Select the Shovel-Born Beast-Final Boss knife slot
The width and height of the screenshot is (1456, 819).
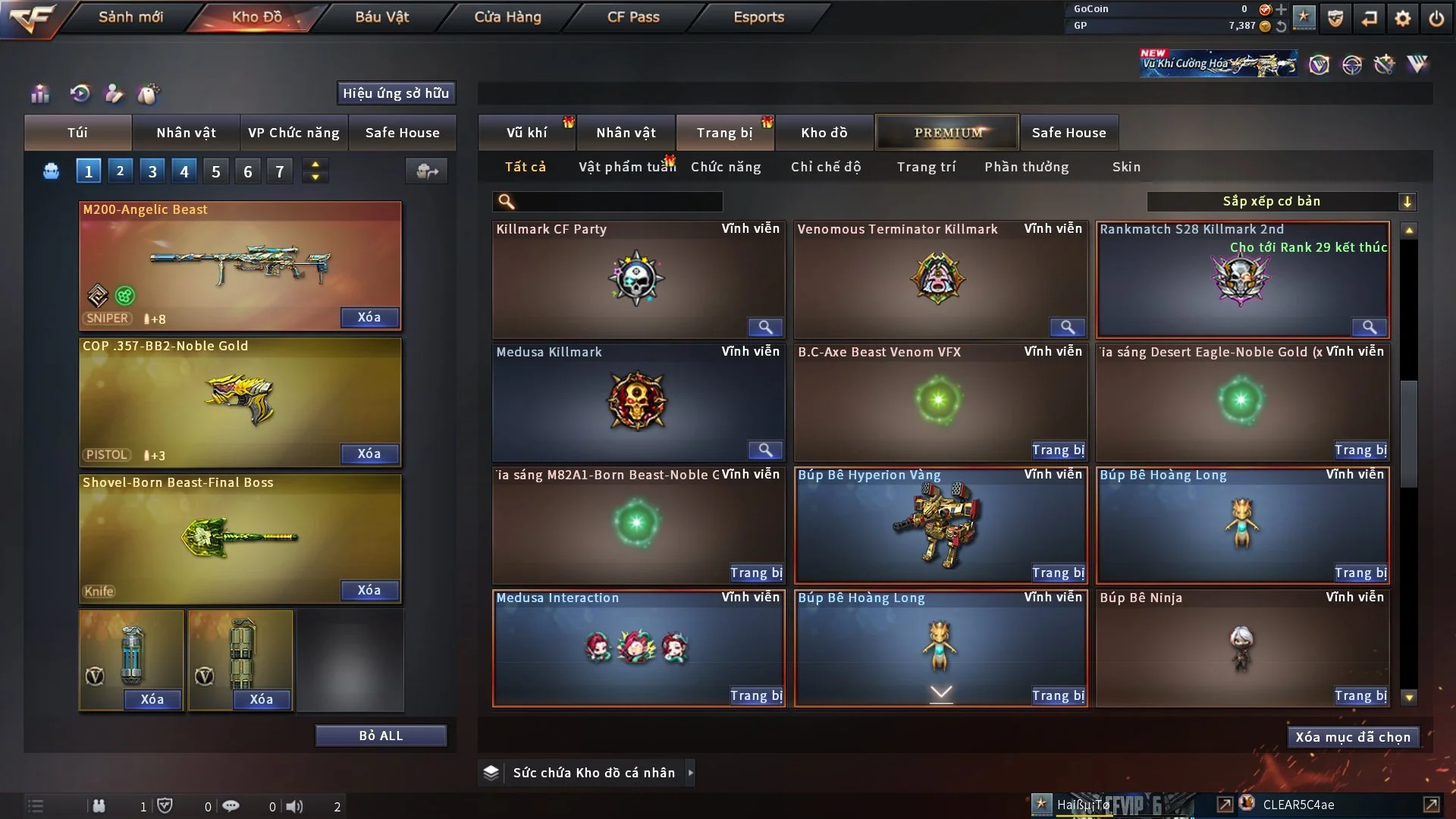tap(240, 537)
